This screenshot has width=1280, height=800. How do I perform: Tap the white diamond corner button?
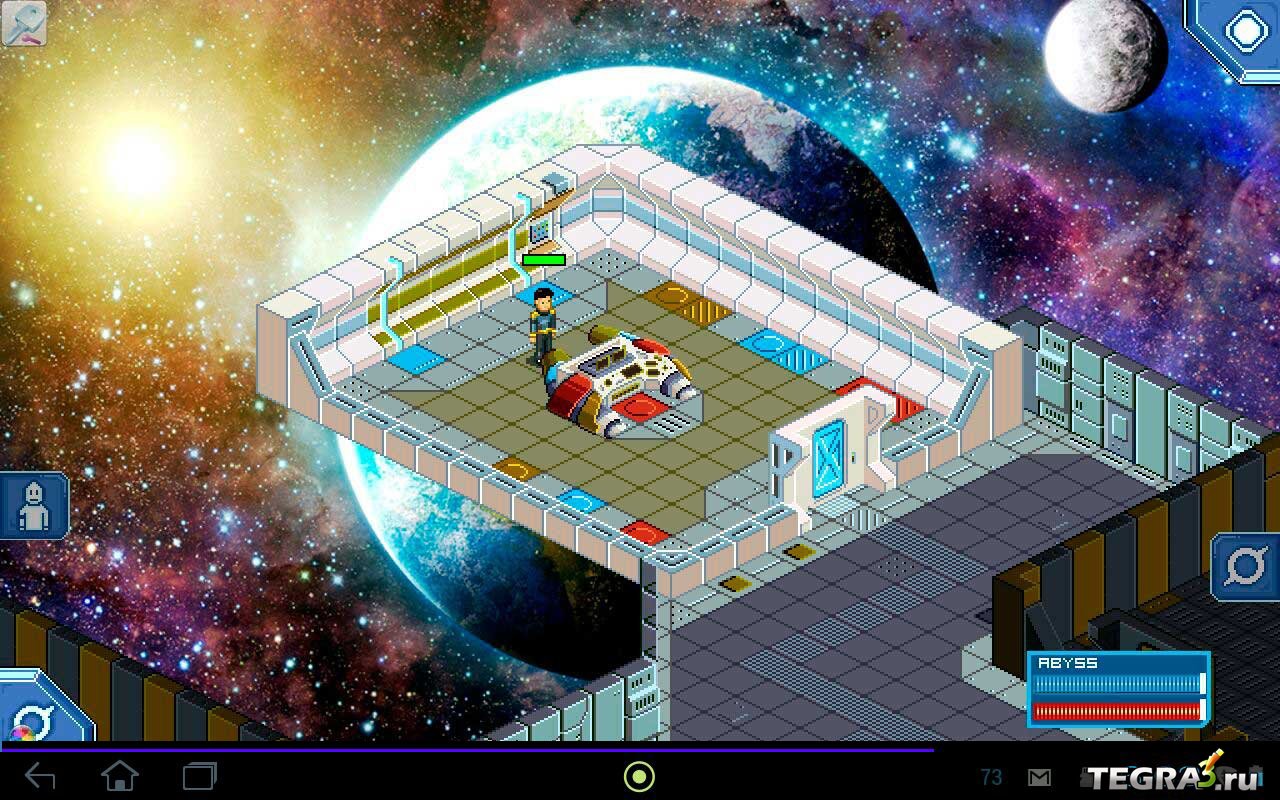click(1245, 32)
